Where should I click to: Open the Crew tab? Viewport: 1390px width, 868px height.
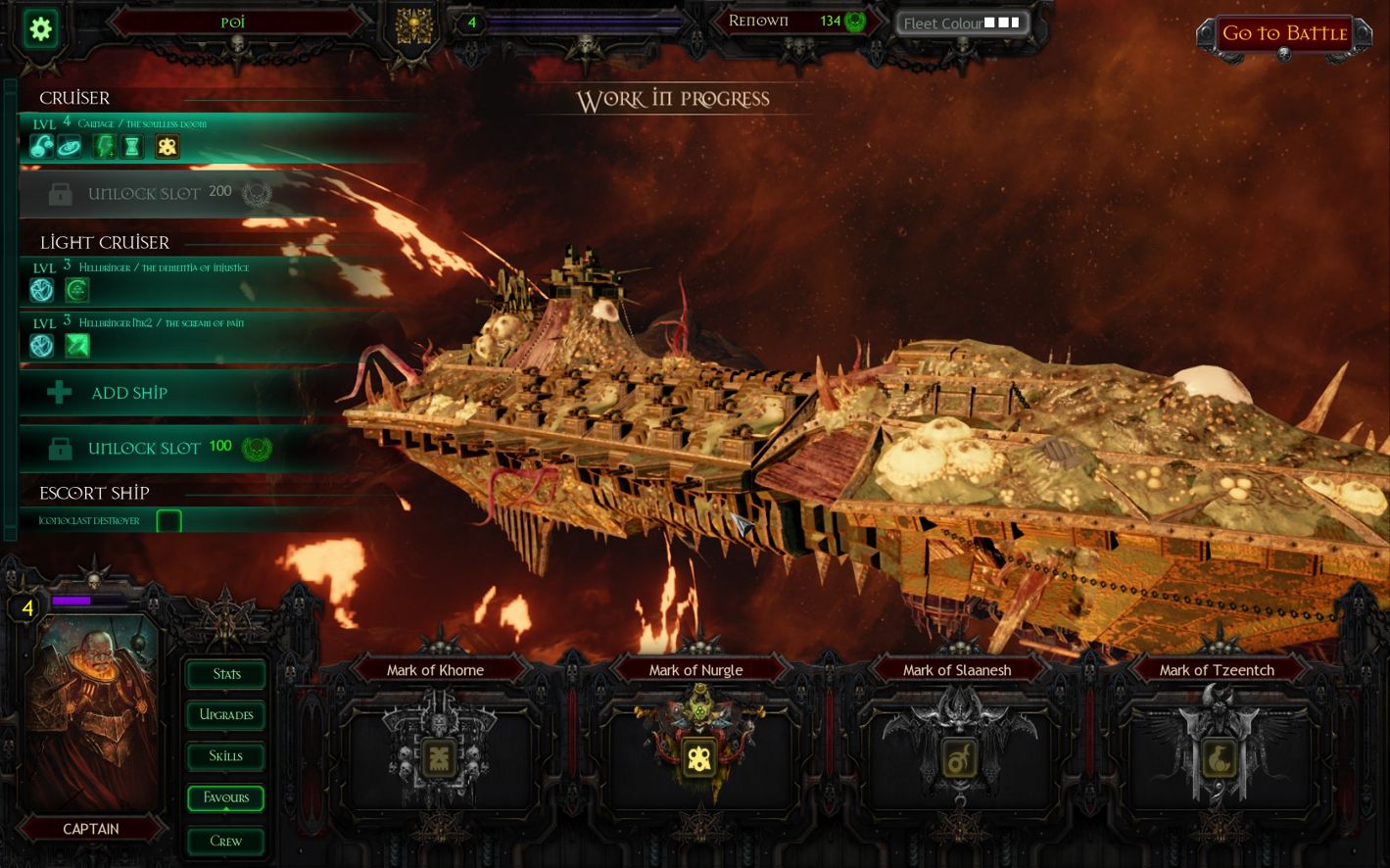click(x=226, y=841)
